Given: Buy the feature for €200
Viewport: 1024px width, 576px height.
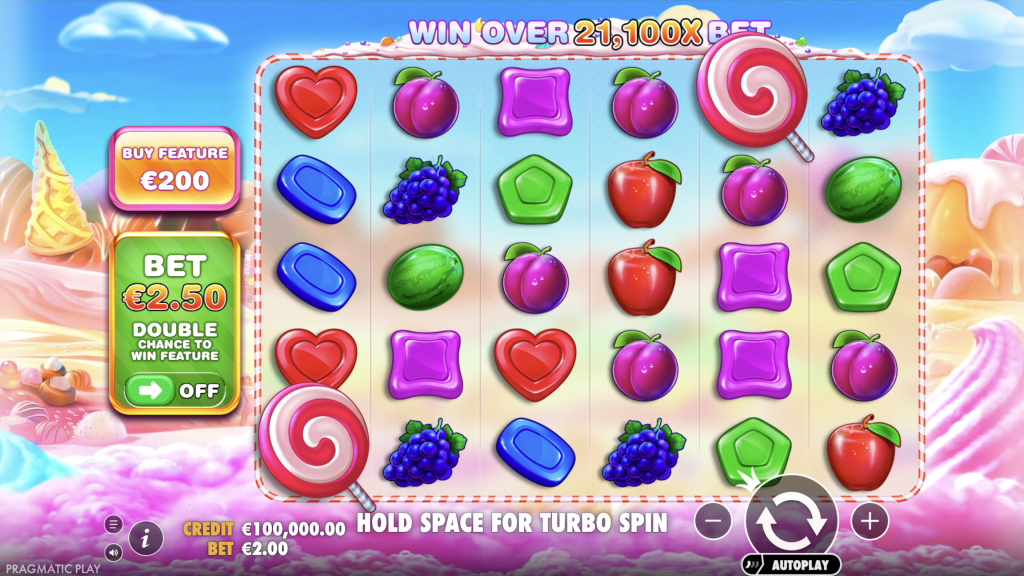Looking at the screenshot, I should click(174, 168).
